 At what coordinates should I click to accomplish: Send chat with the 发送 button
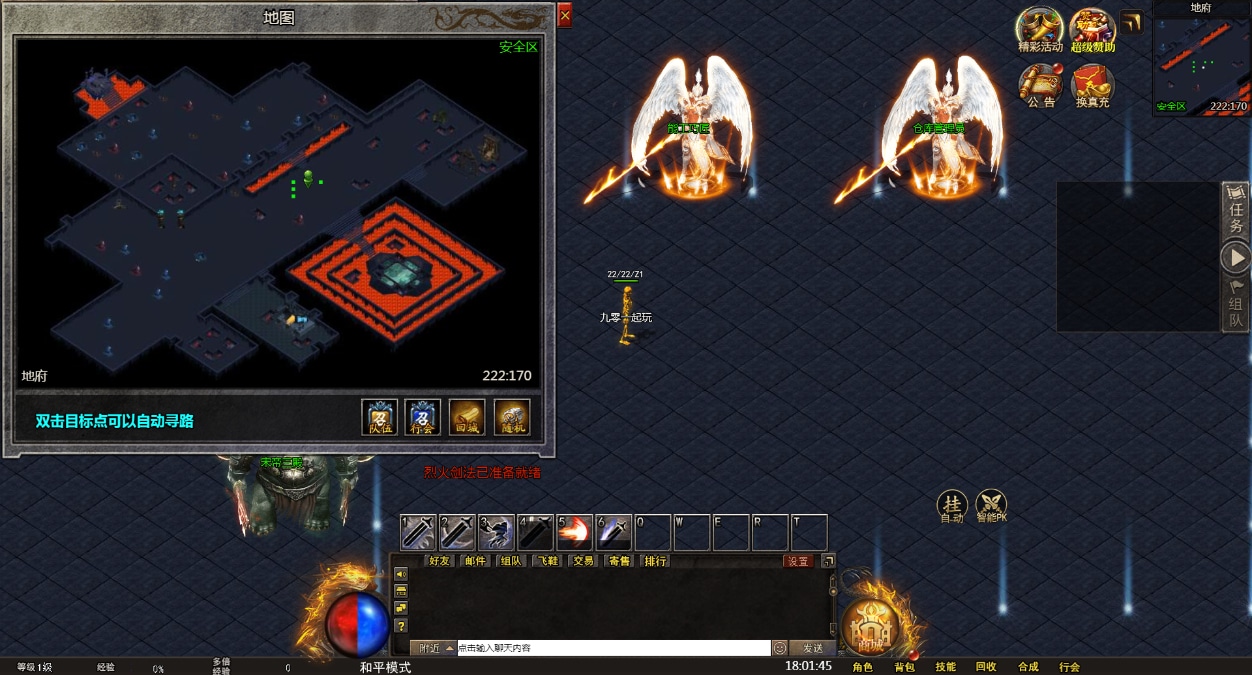pos(812,648)
